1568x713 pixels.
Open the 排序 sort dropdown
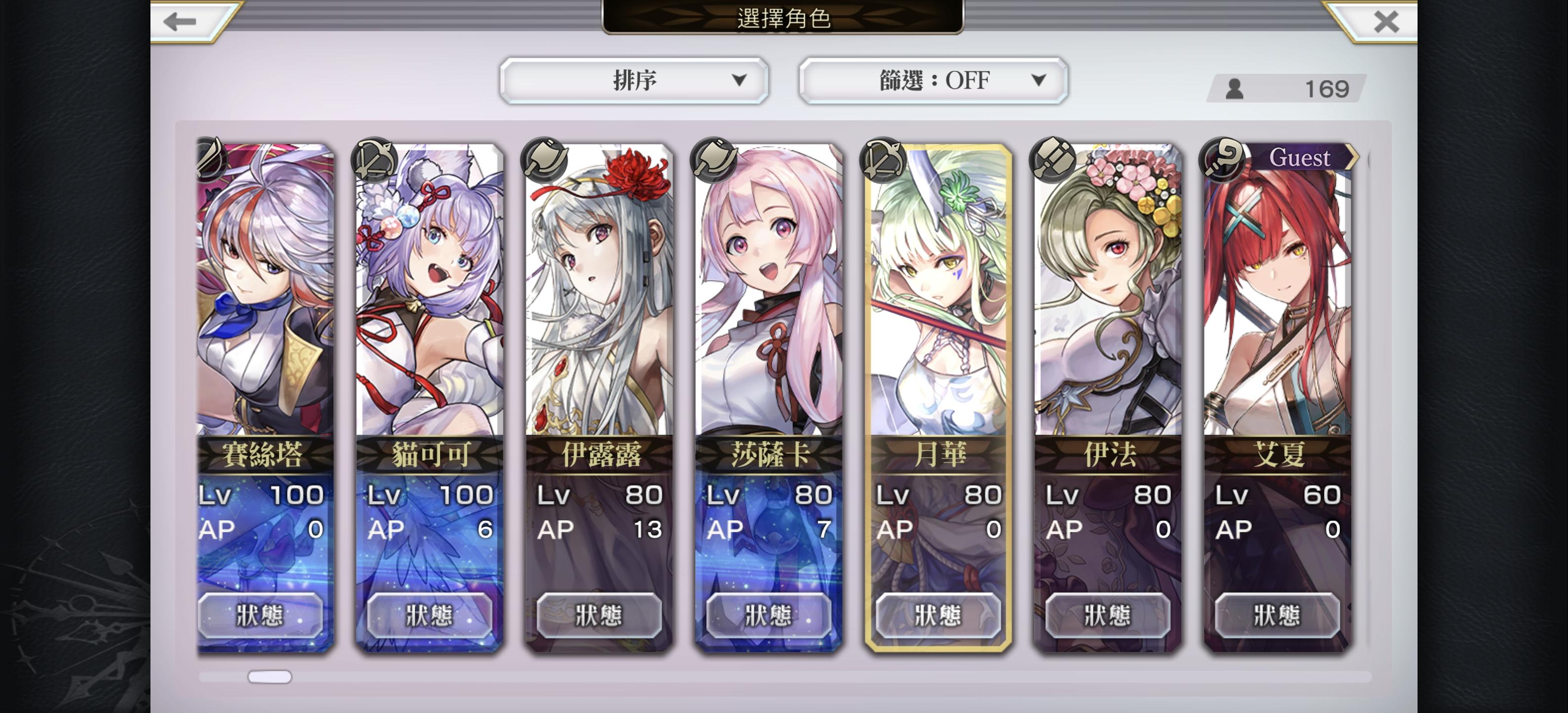(634, 80)
